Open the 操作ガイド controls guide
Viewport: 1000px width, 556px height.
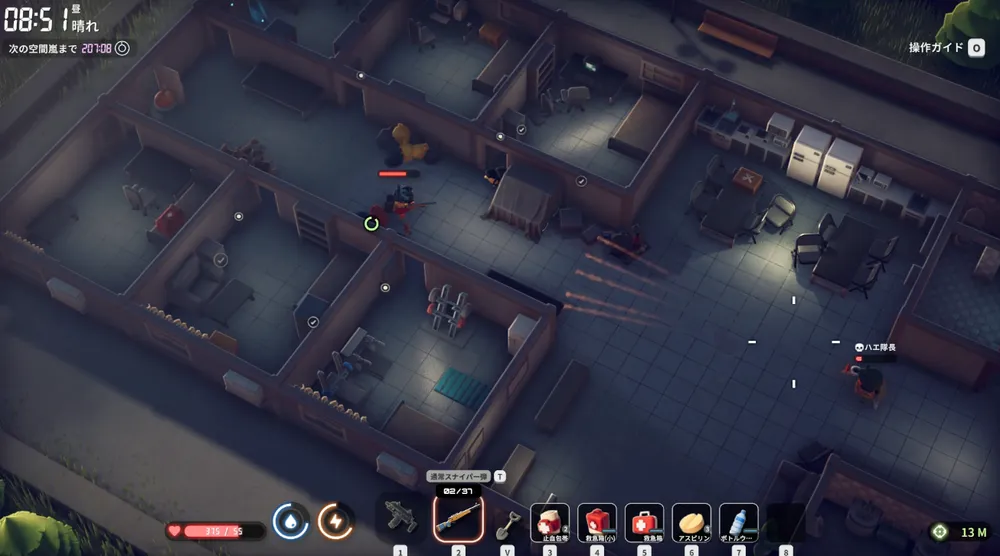click(x=946, y=47)
